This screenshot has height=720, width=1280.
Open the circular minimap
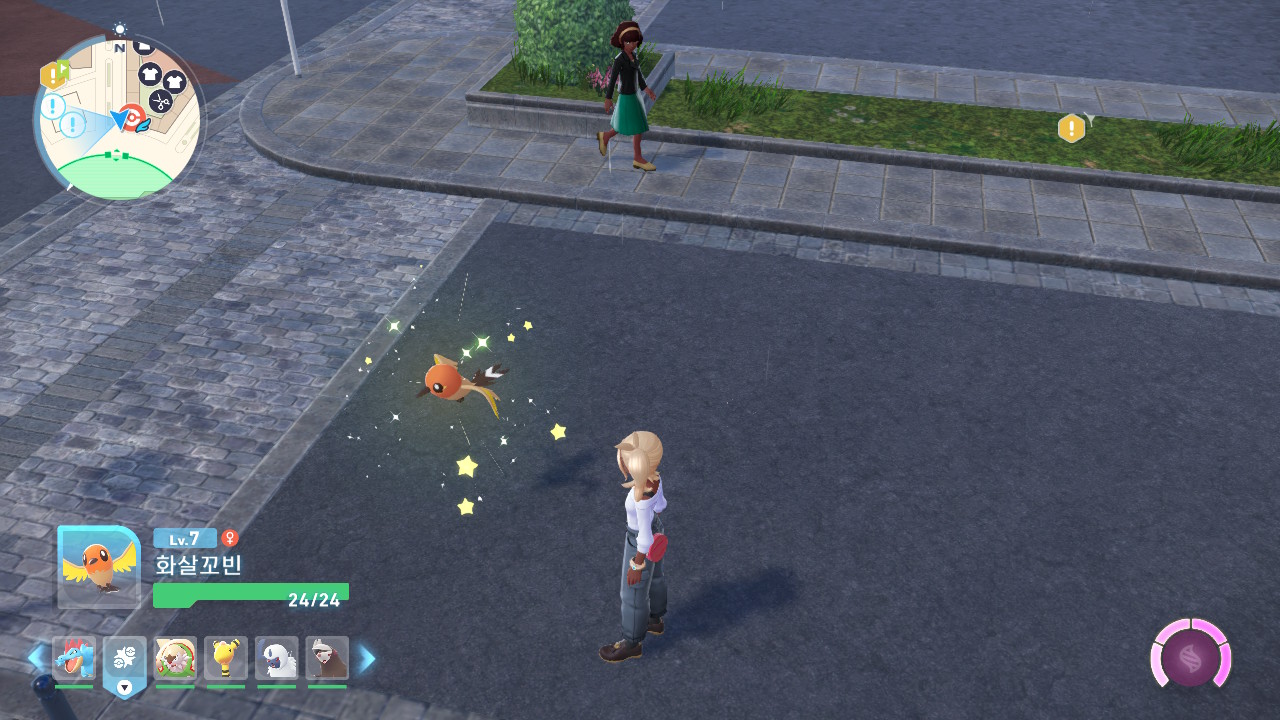tap(118, 118)
